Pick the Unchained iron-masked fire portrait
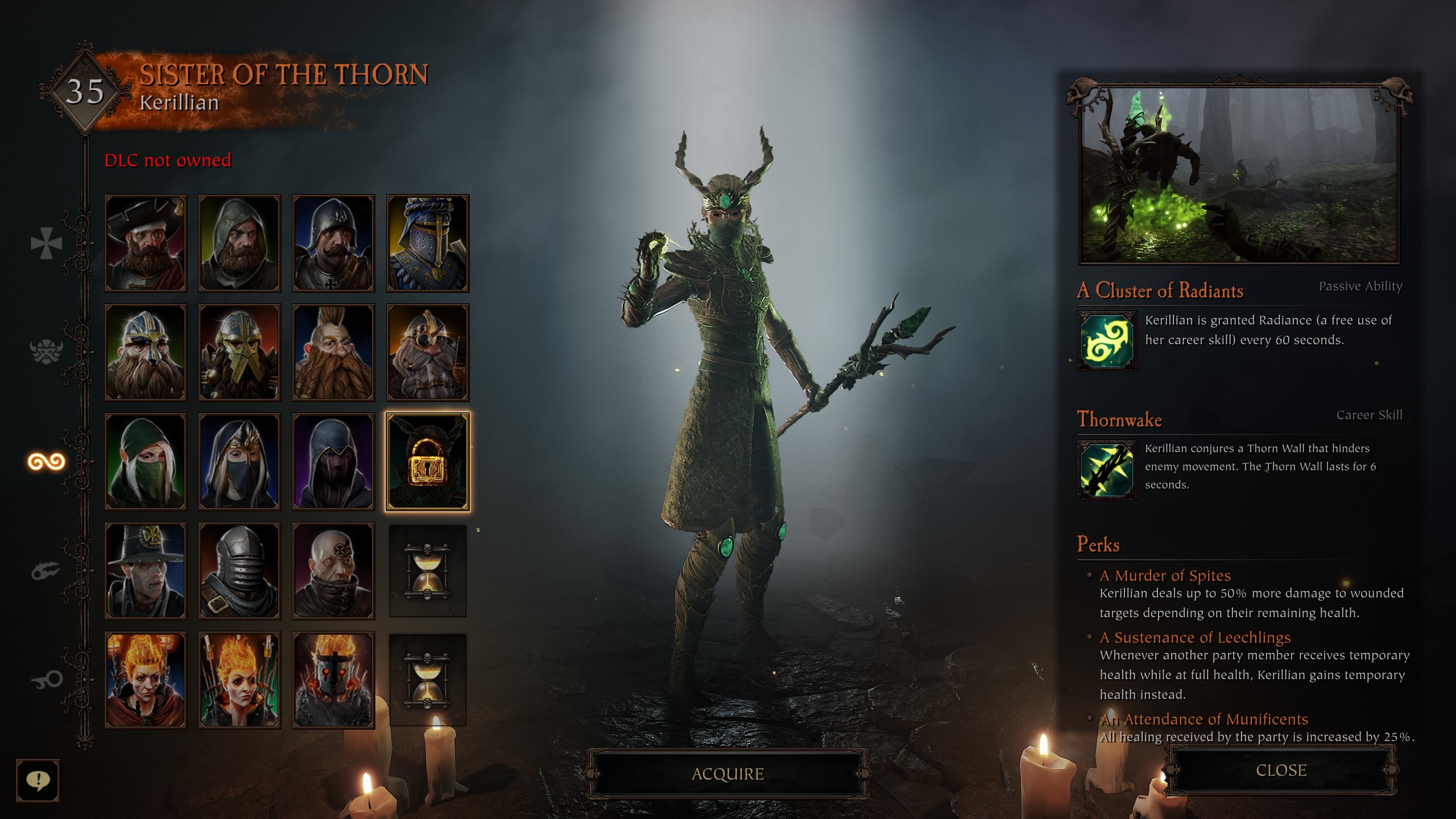The image size is (1456, 819). tap(333, 680)
